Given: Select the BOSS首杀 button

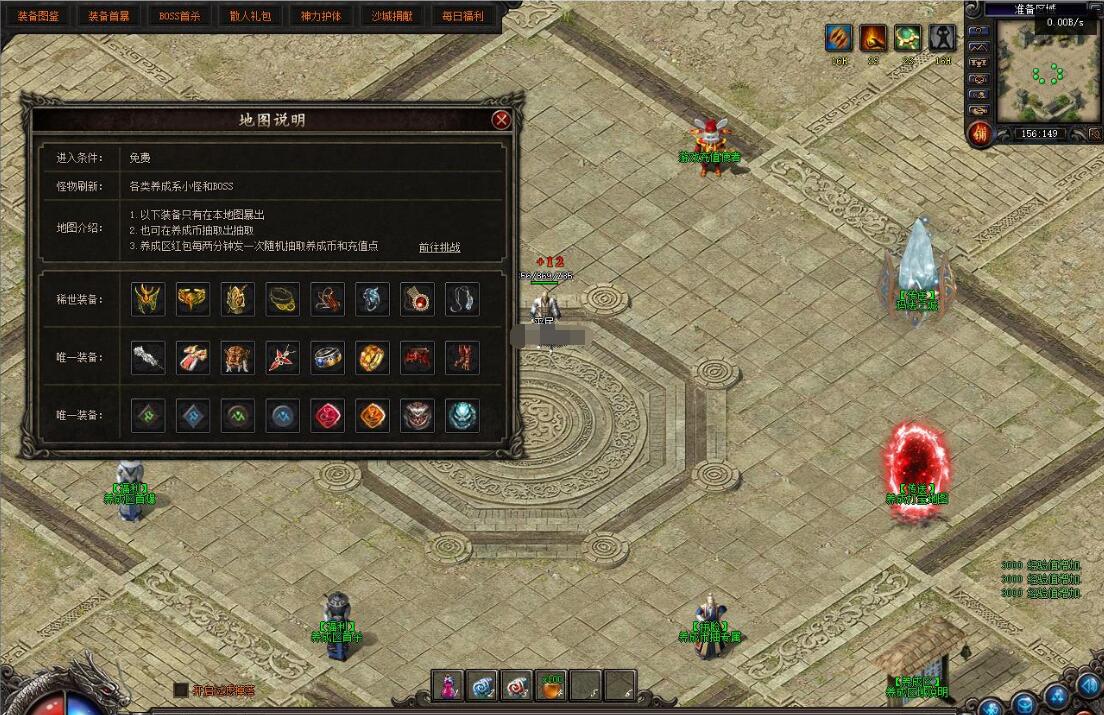Looking at the screenshot, I should [x=180, y=16].
